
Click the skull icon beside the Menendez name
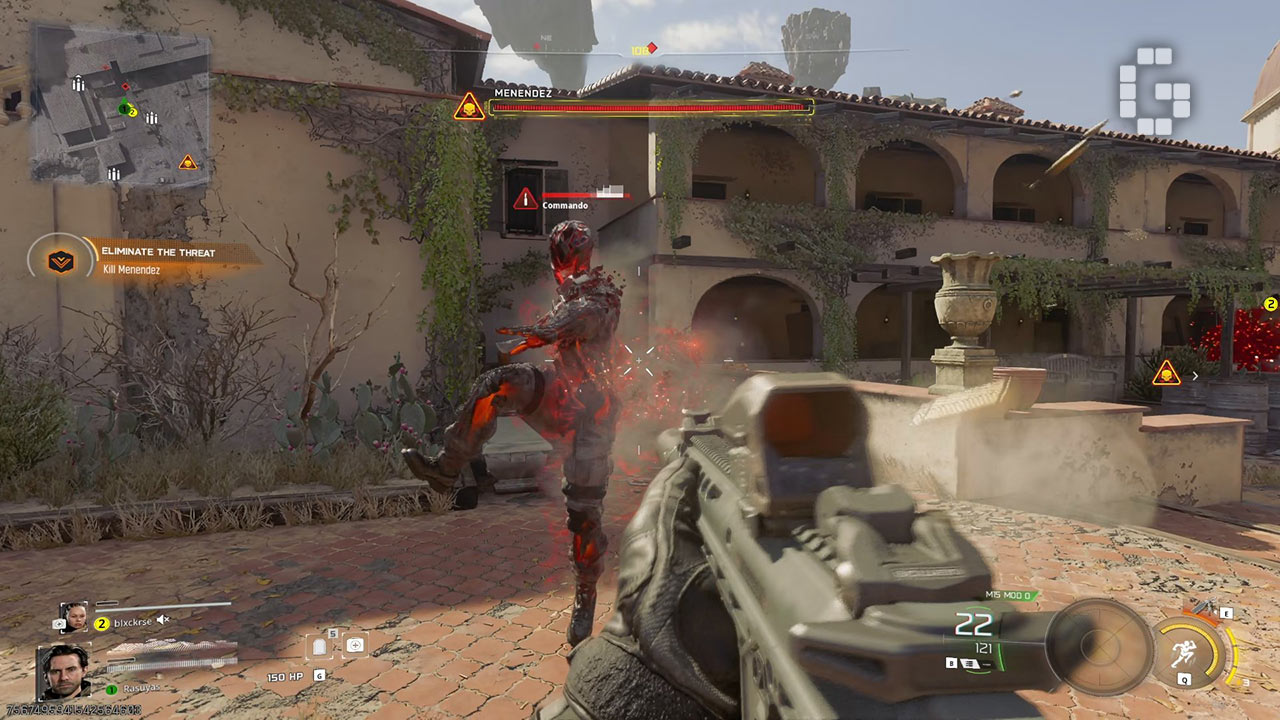pyautogui.click(x=469, y=106)
